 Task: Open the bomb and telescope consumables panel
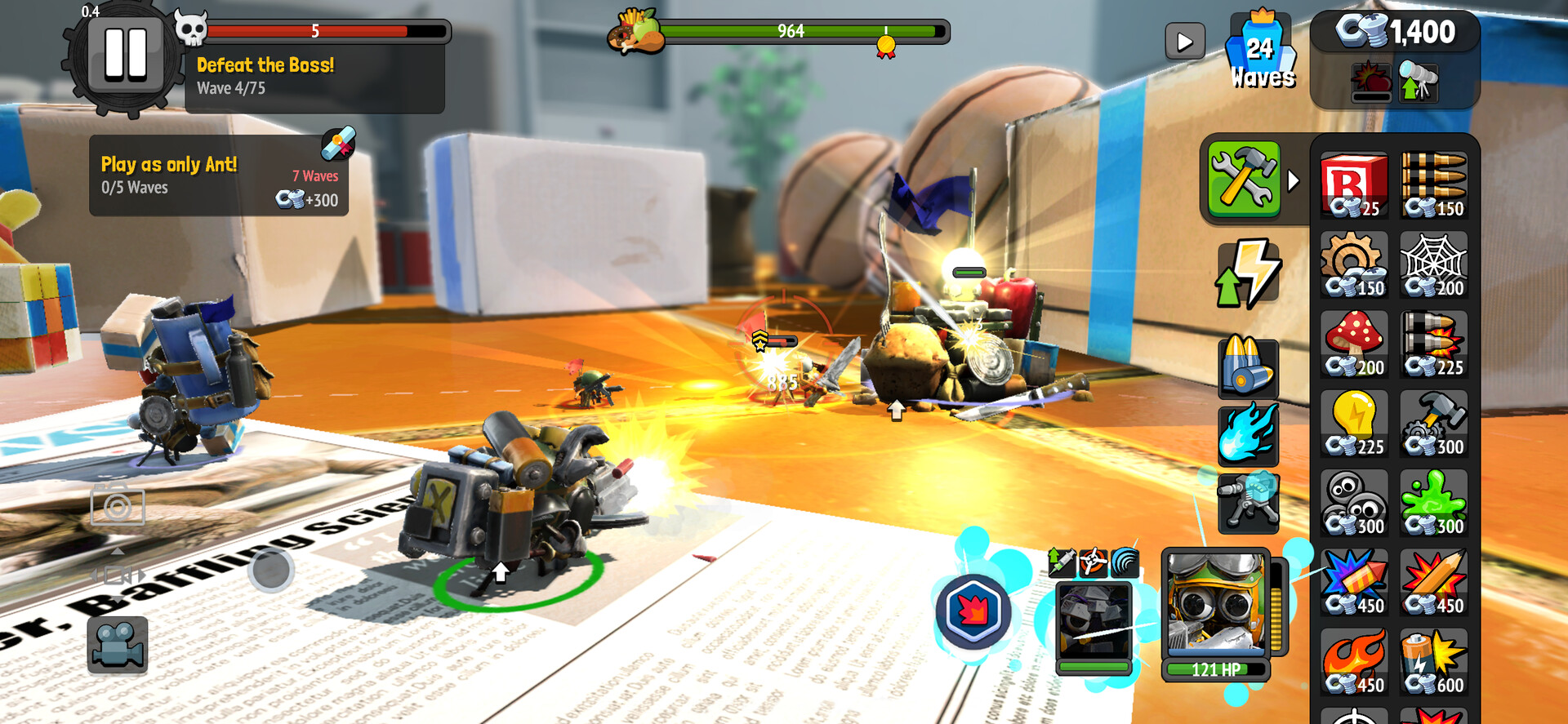(1393, 84)
